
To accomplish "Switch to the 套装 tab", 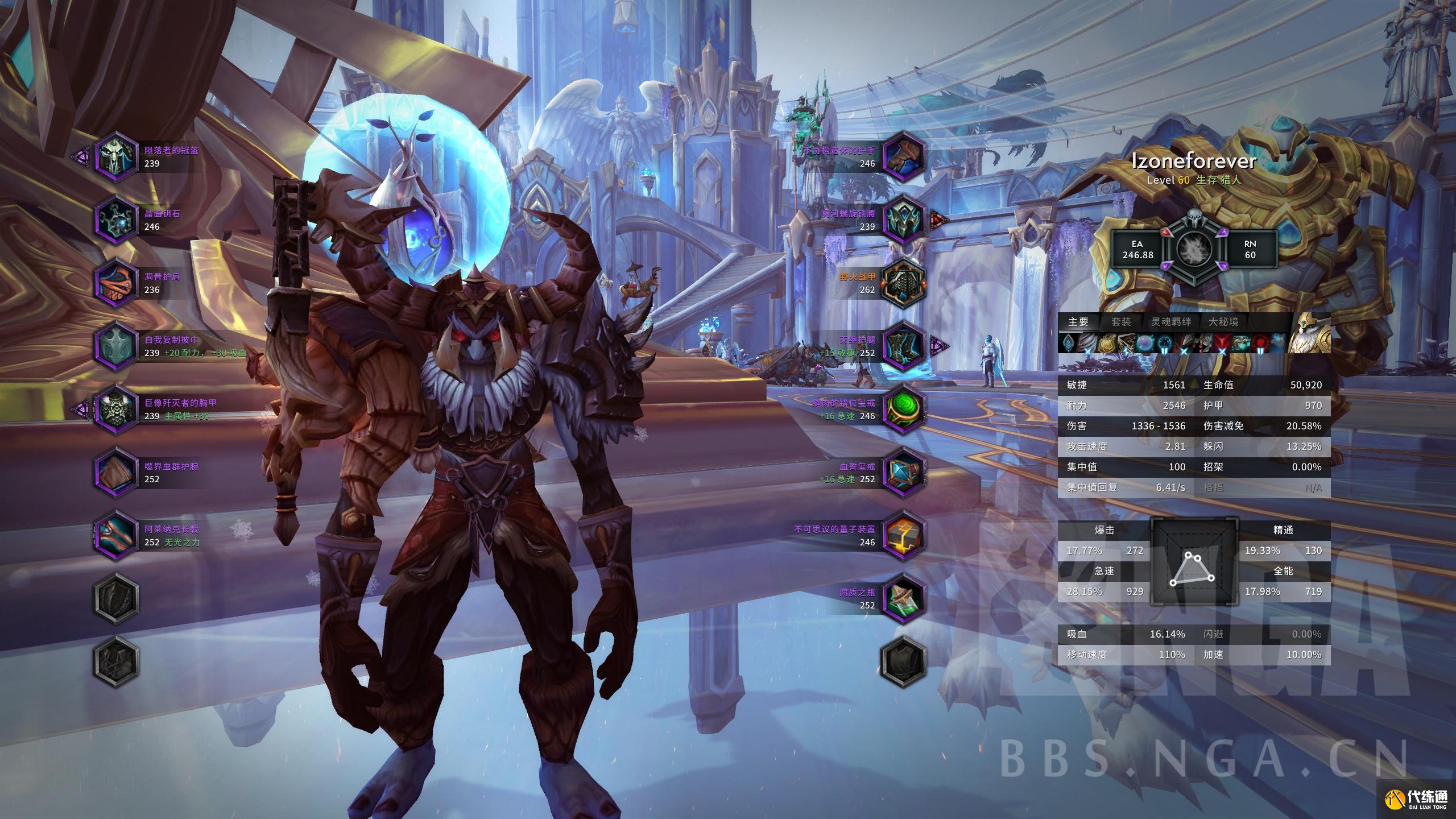I will 1121,322.
